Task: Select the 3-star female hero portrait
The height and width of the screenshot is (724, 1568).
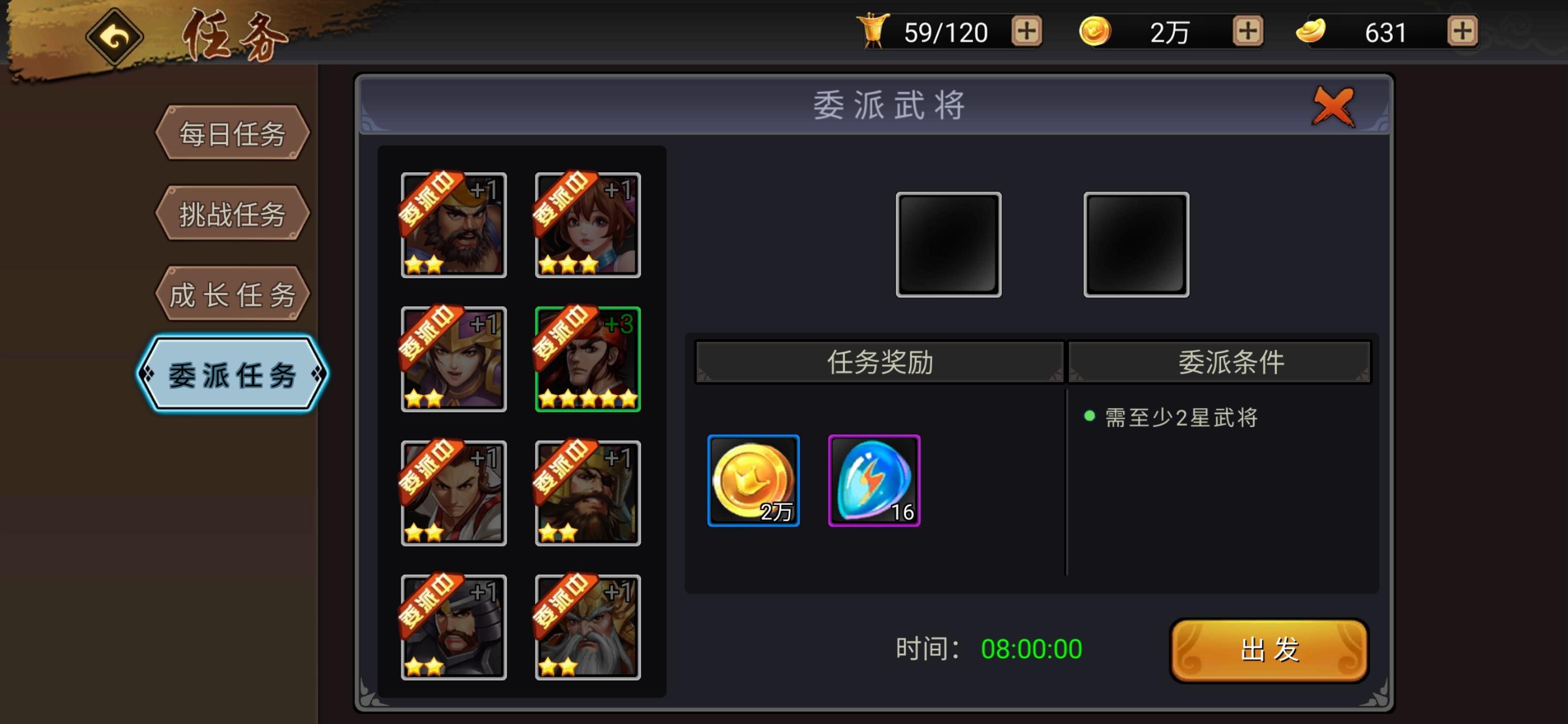Action: [586, 226]
